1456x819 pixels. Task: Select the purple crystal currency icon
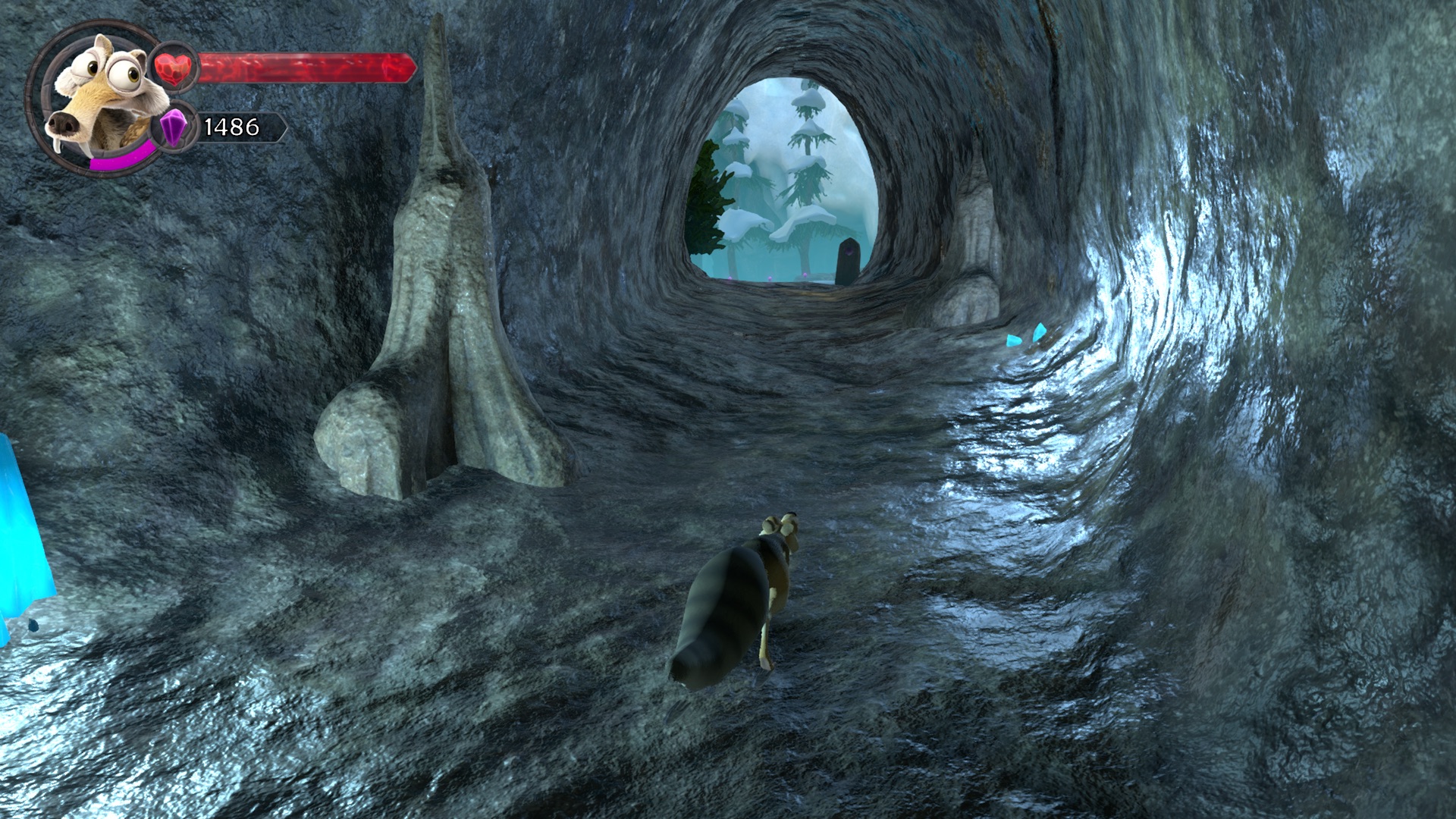[x=176, y=126]
